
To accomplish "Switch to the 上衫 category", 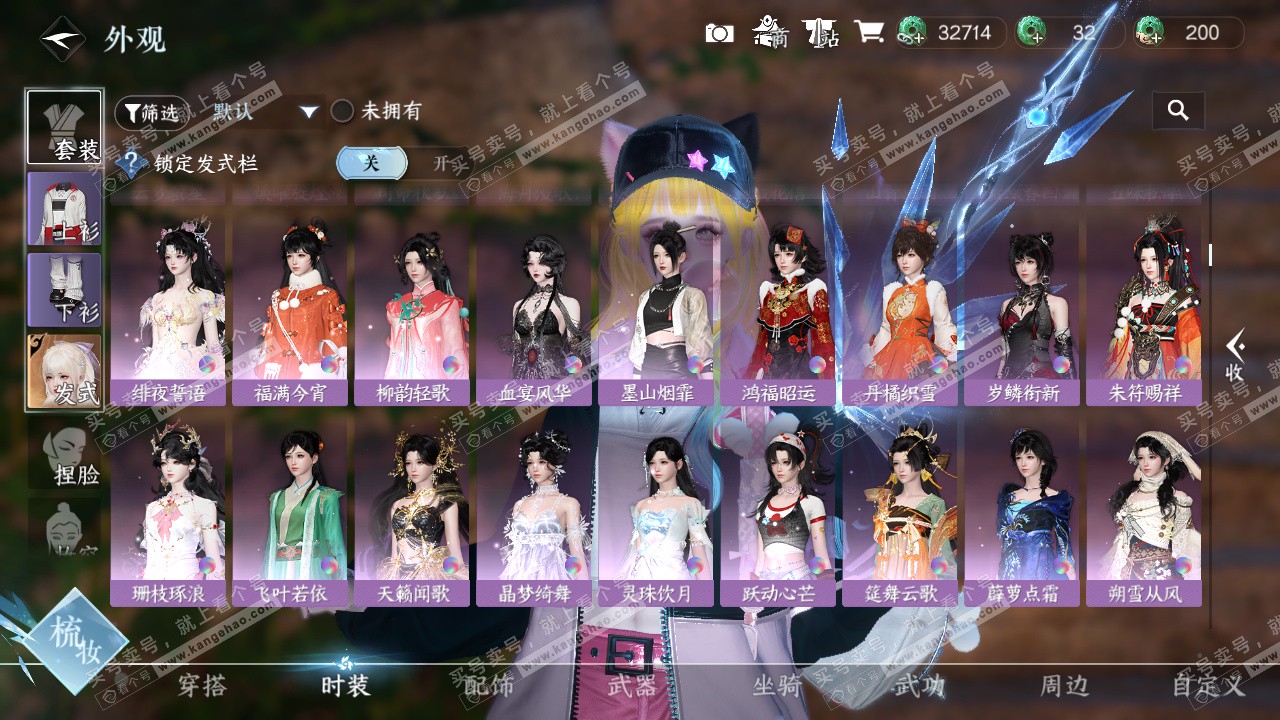I will tap(64, 208).
